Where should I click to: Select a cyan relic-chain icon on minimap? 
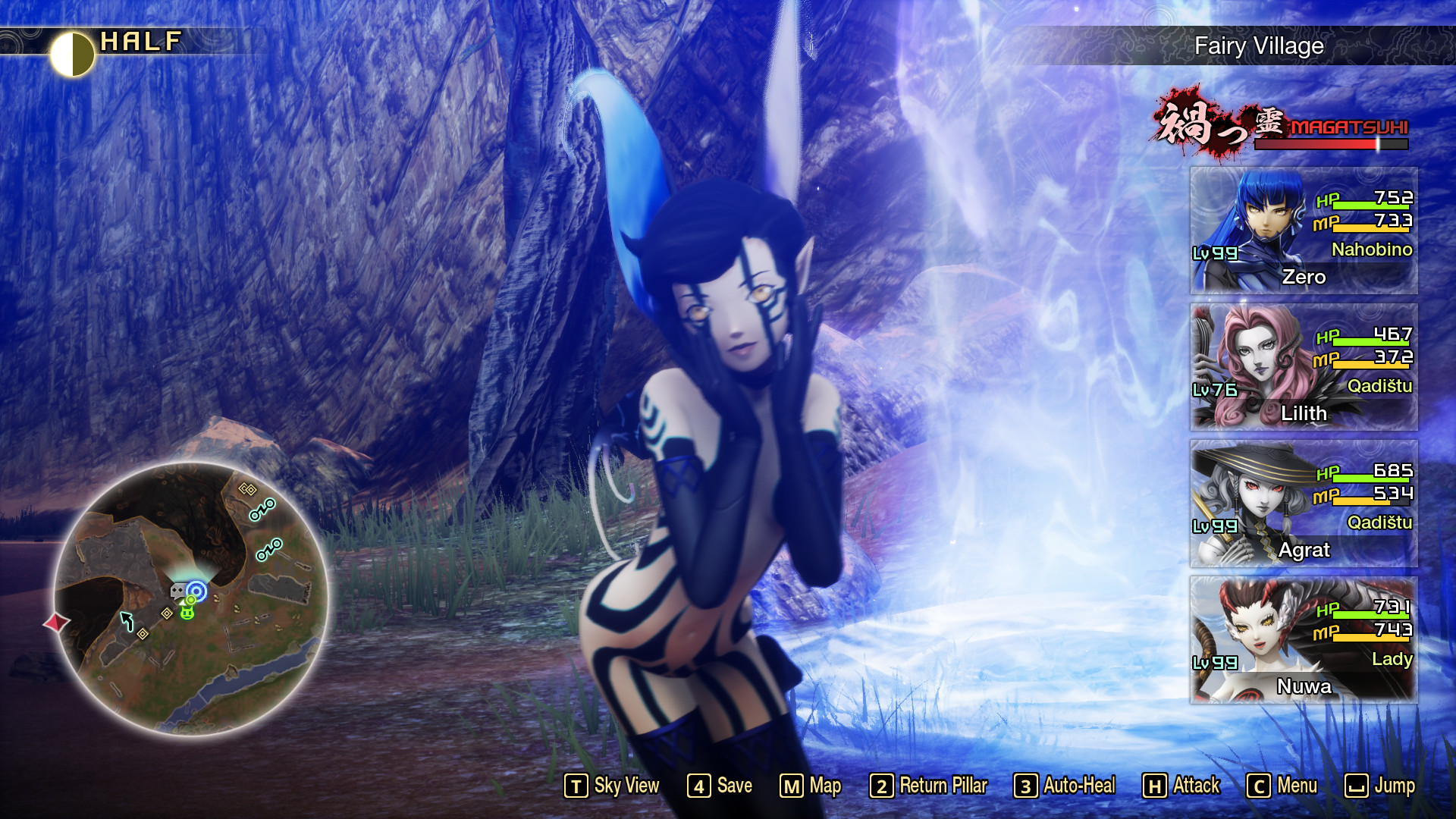point(262,510)
